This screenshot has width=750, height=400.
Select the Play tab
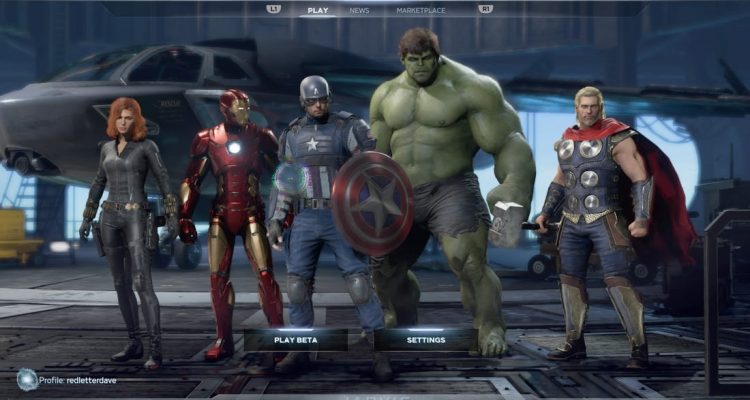(x=318, y=10)
